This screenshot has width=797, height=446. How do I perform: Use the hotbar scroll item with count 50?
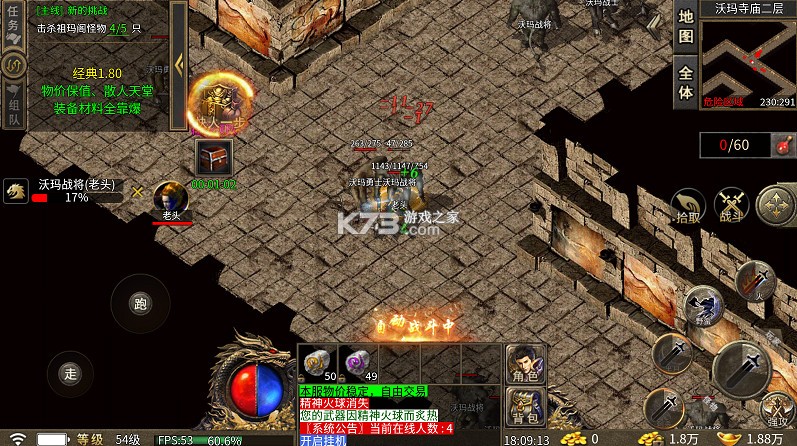pyautogui.click(x=318, y=362)
